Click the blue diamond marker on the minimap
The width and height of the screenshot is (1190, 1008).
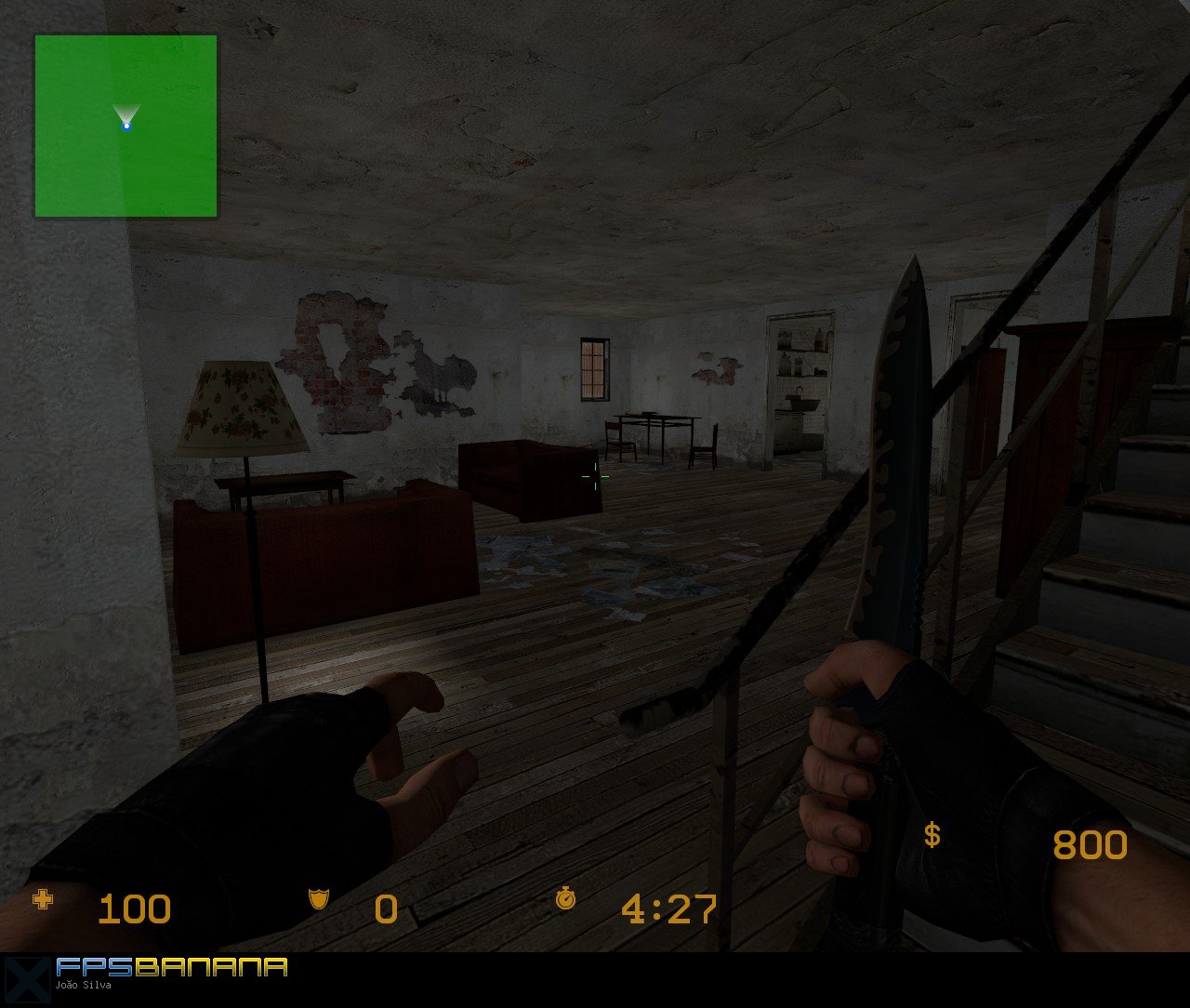[x=126, y=126]
